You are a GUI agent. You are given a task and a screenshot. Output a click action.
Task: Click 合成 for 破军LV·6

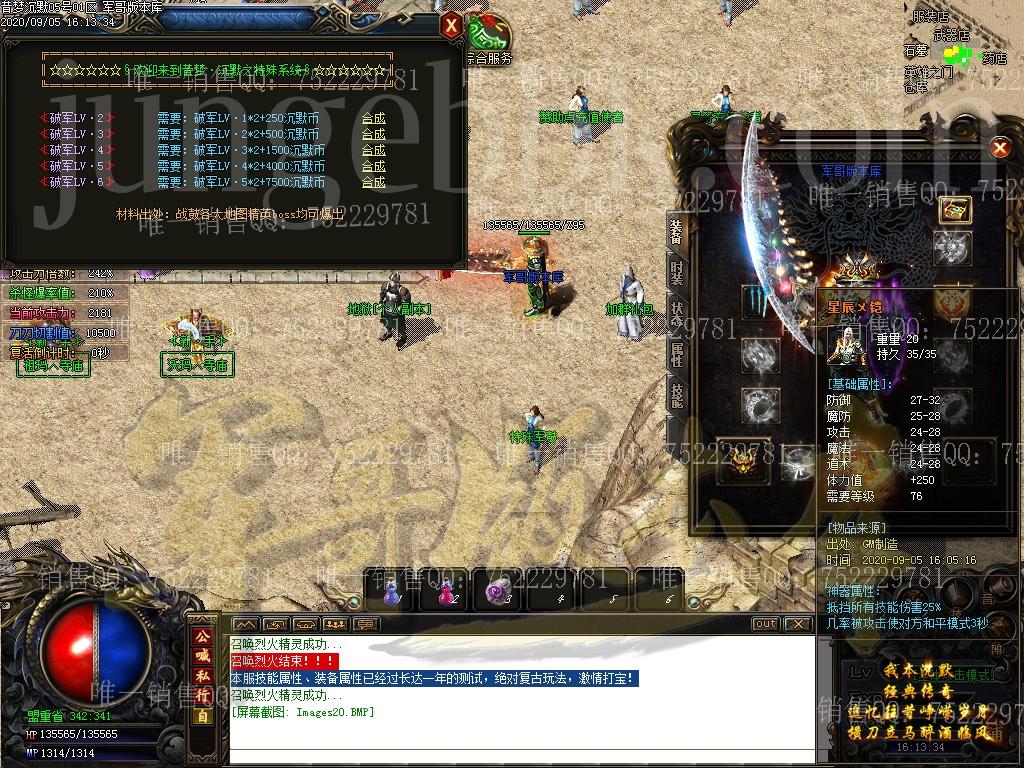[x=373, y=182]
